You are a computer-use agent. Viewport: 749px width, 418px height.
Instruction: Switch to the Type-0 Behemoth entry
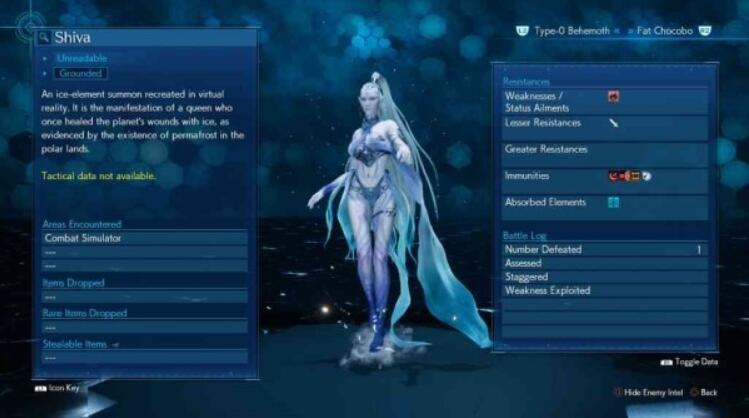point(569,32)
